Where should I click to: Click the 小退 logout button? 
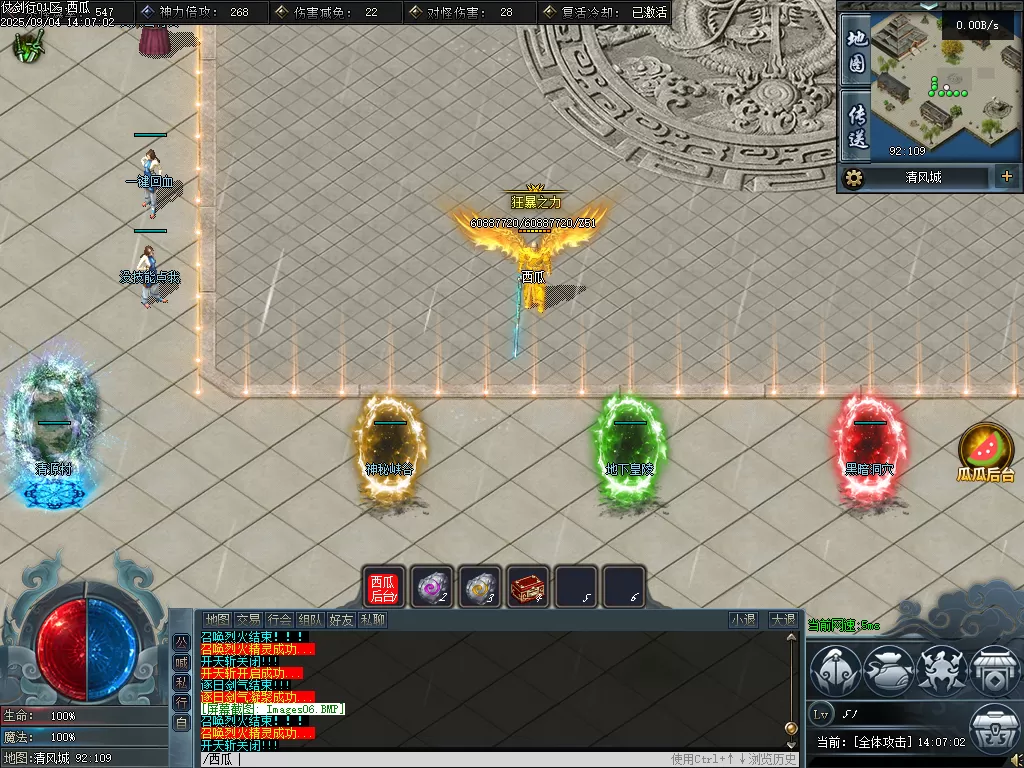(743, 620)
